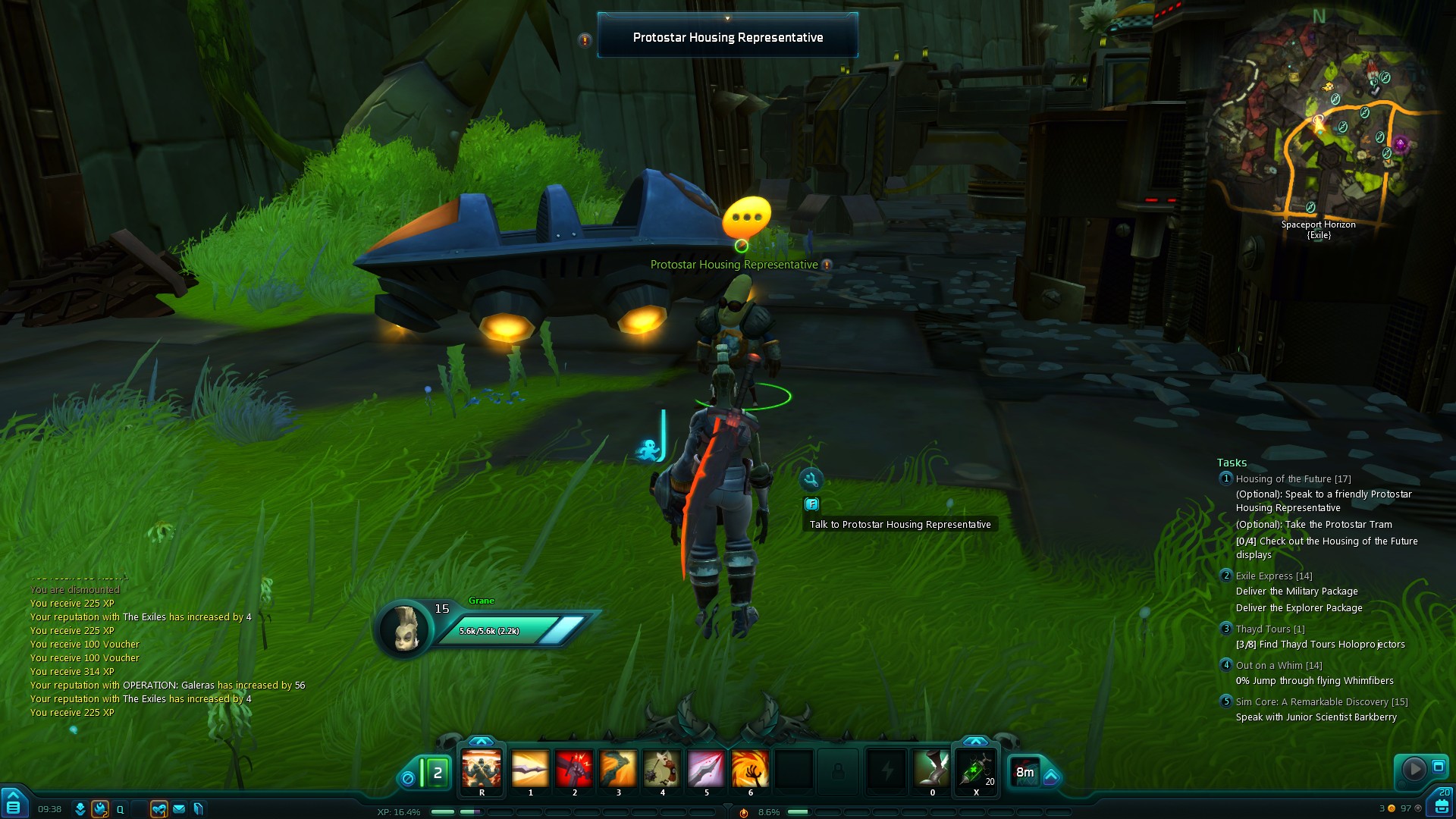Trigger the curved blade ability in slot 3
1456x819 pixels.
click(618, 769)
